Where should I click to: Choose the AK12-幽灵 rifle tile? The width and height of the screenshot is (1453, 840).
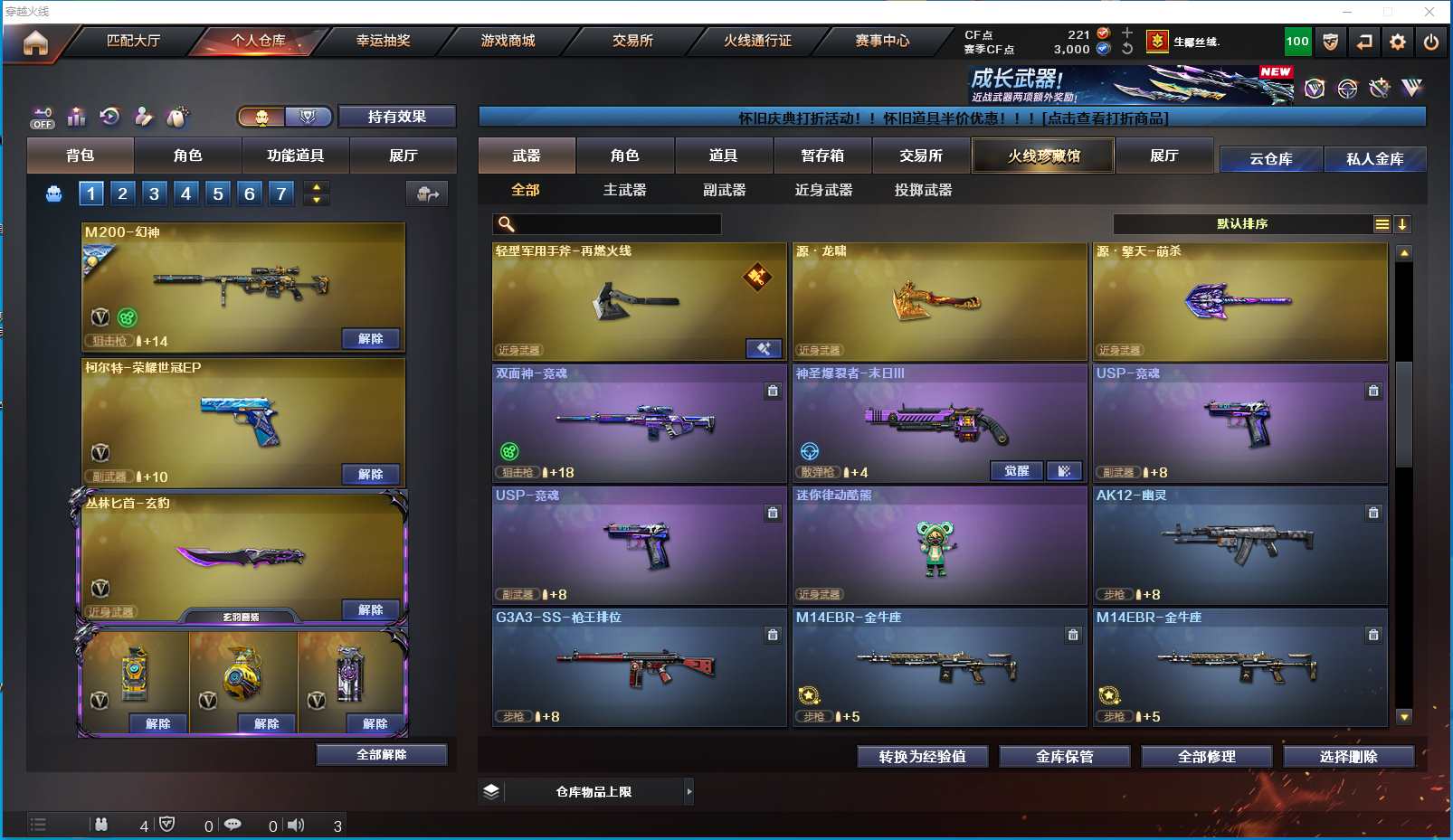[1239, 544]
